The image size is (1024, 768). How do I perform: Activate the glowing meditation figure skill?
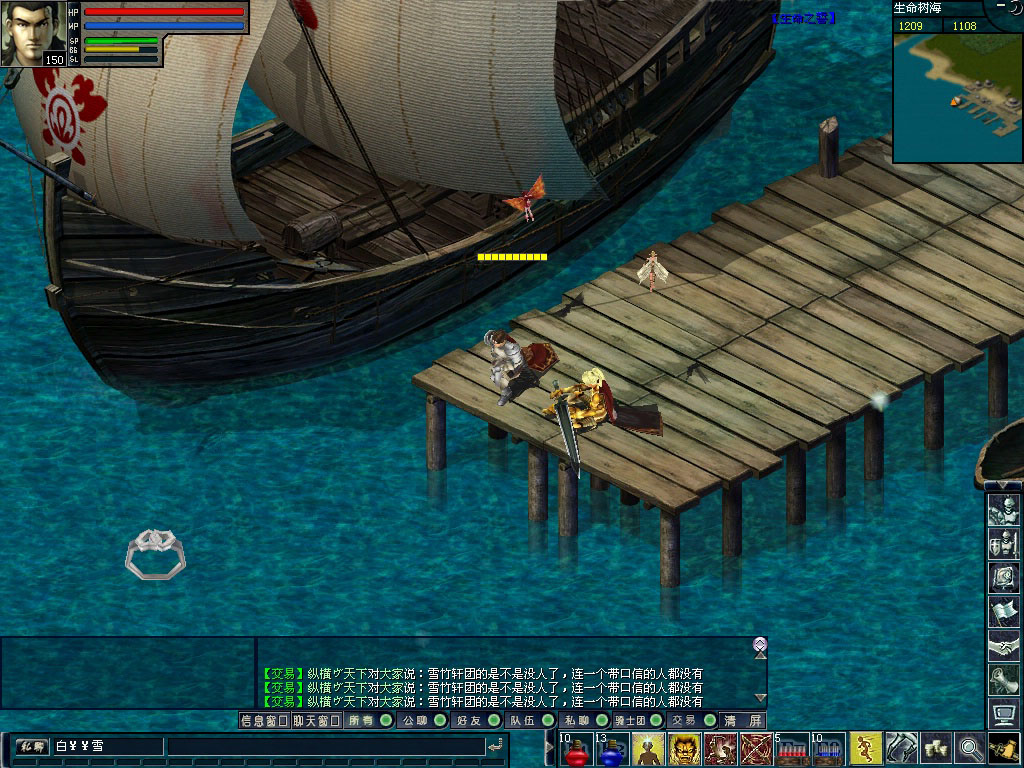coord(648,749)
